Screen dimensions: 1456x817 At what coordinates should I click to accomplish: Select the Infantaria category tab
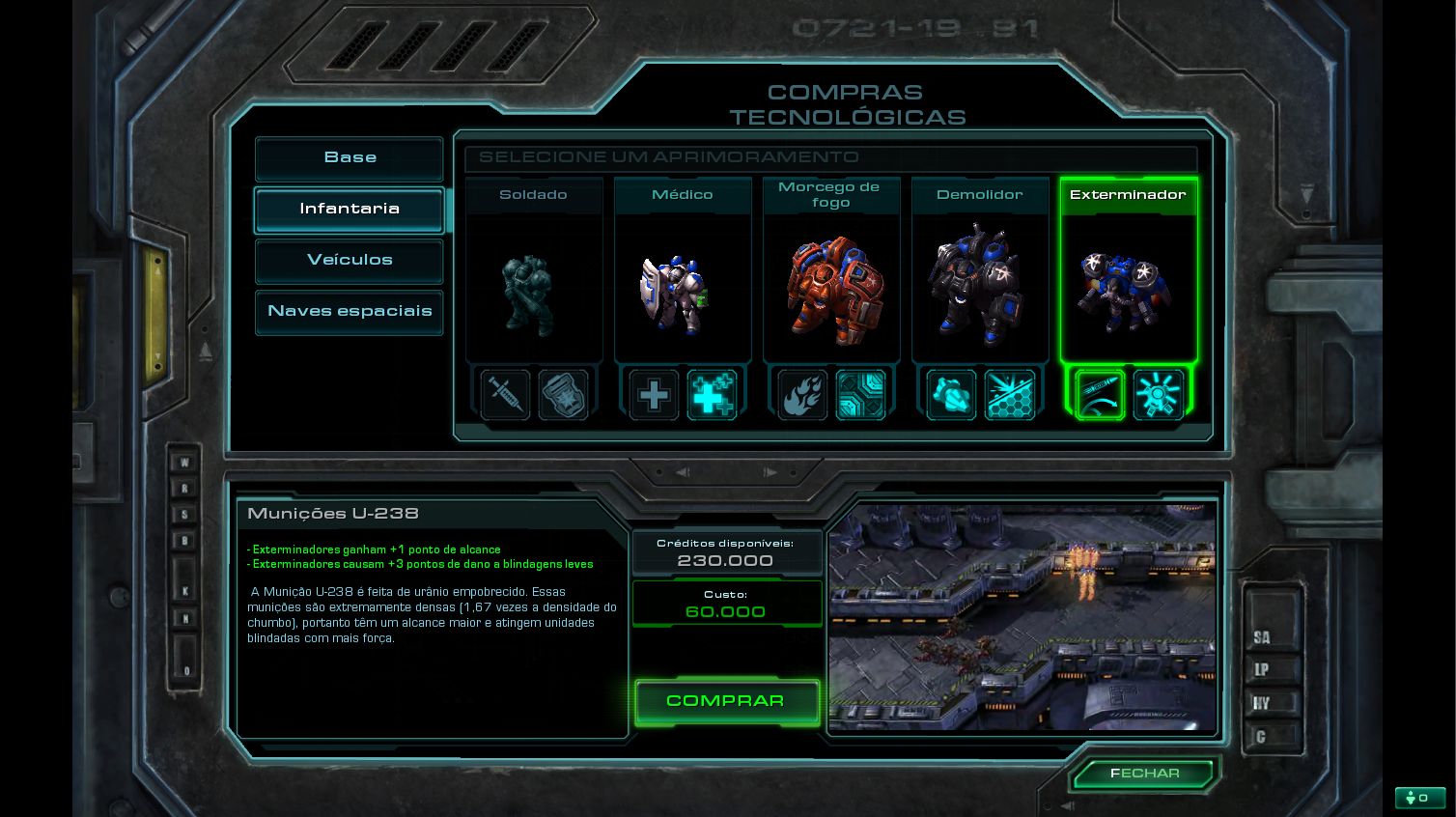click(x=350, y=210)
